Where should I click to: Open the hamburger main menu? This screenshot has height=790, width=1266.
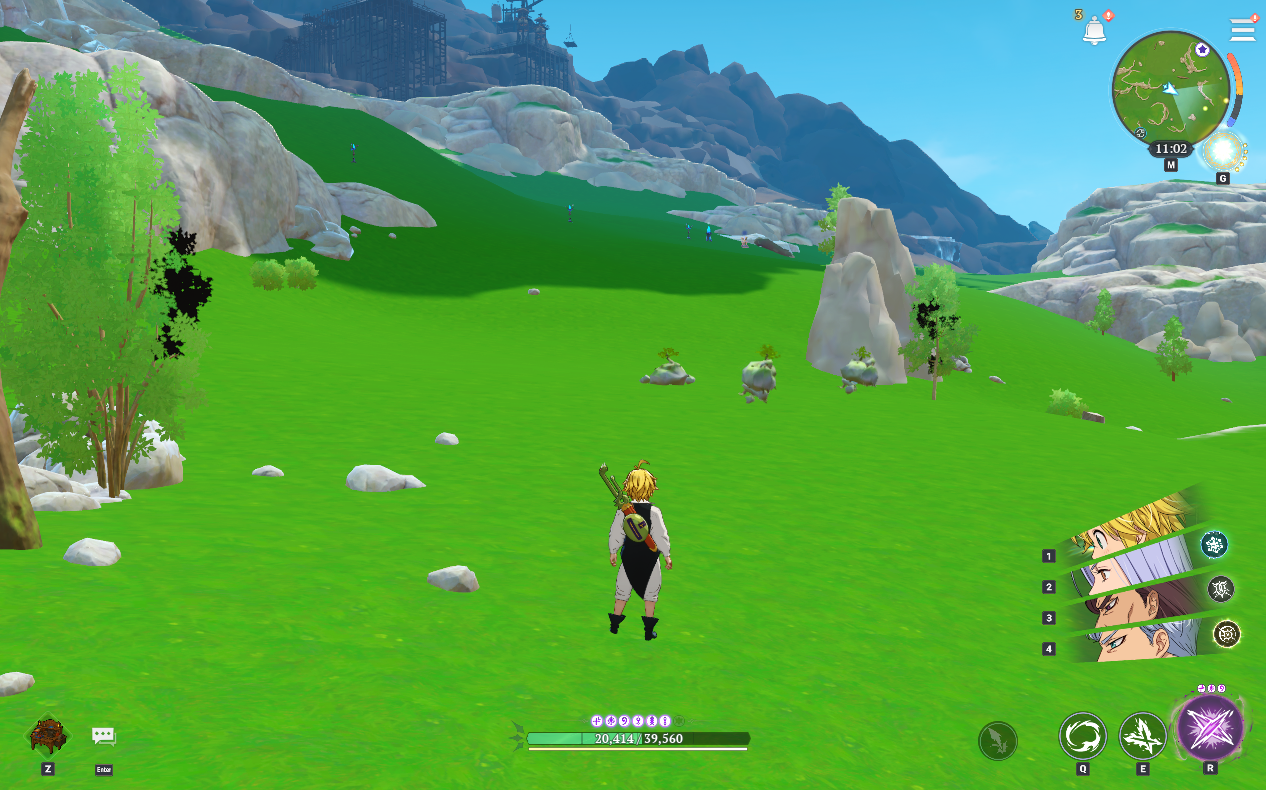[1242, 30]
